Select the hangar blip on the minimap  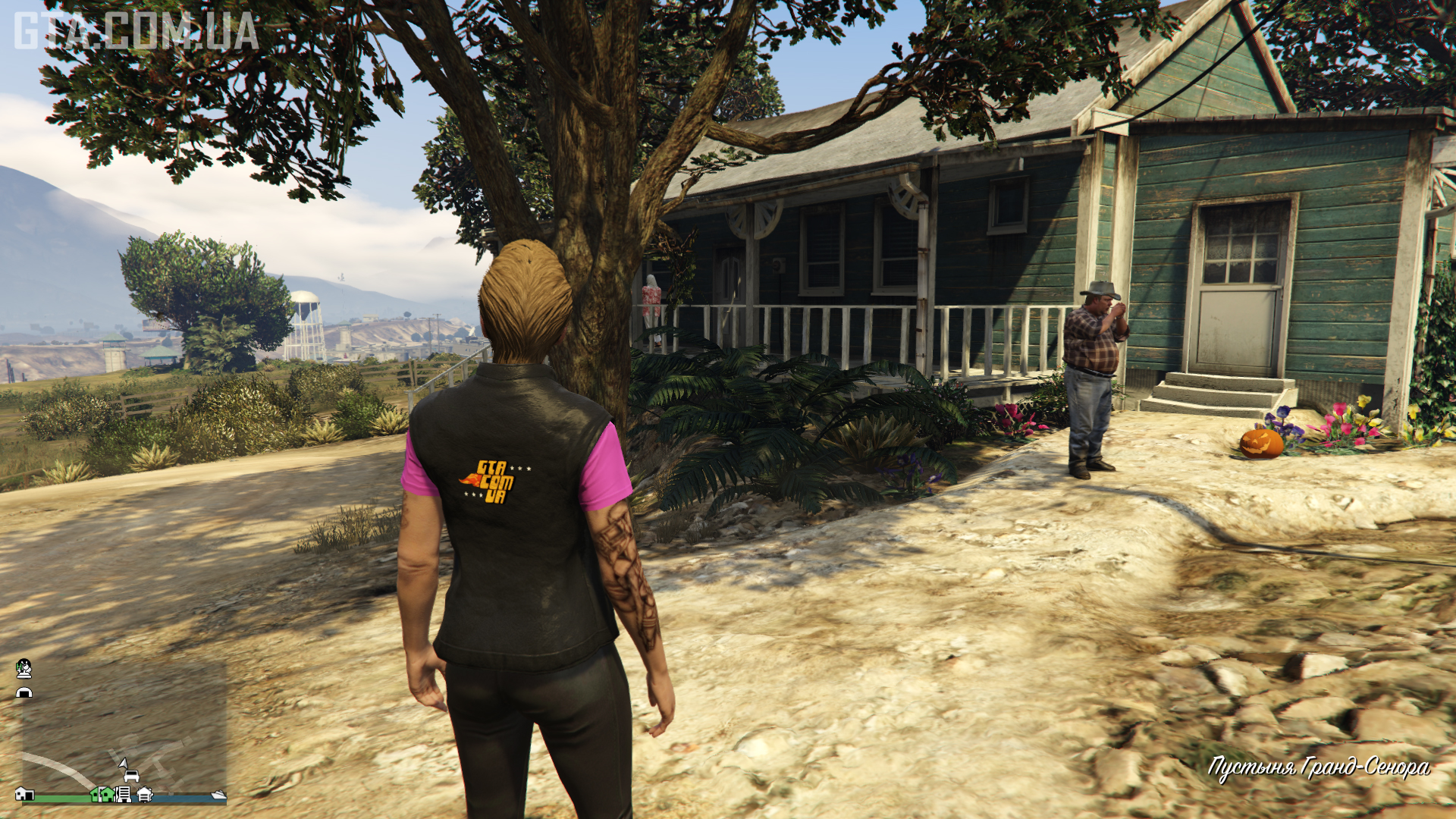pyautogui.click(x=24, y=692)
